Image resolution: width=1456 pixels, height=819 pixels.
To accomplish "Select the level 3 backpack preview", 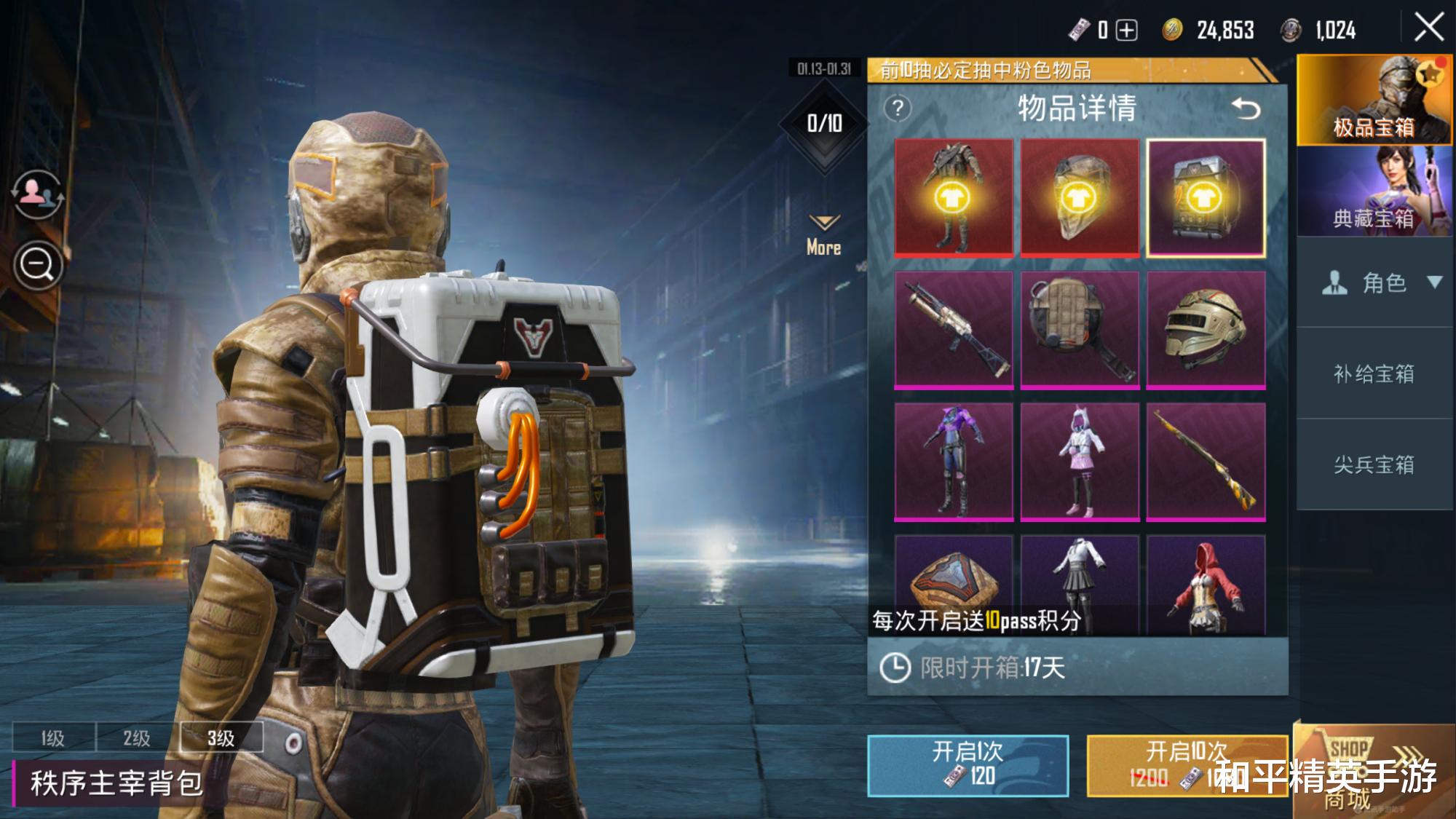I will tap(221, 738).
